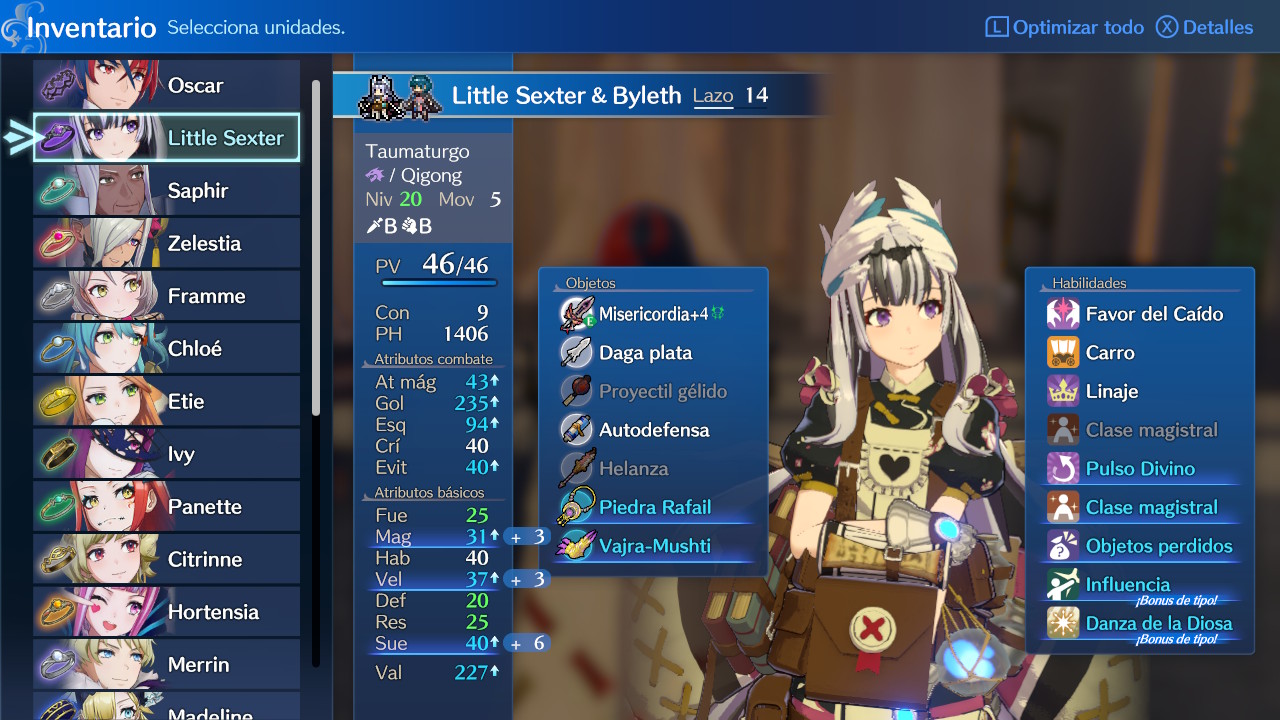Pick Panette from the unit list

[x=167, y=506]
